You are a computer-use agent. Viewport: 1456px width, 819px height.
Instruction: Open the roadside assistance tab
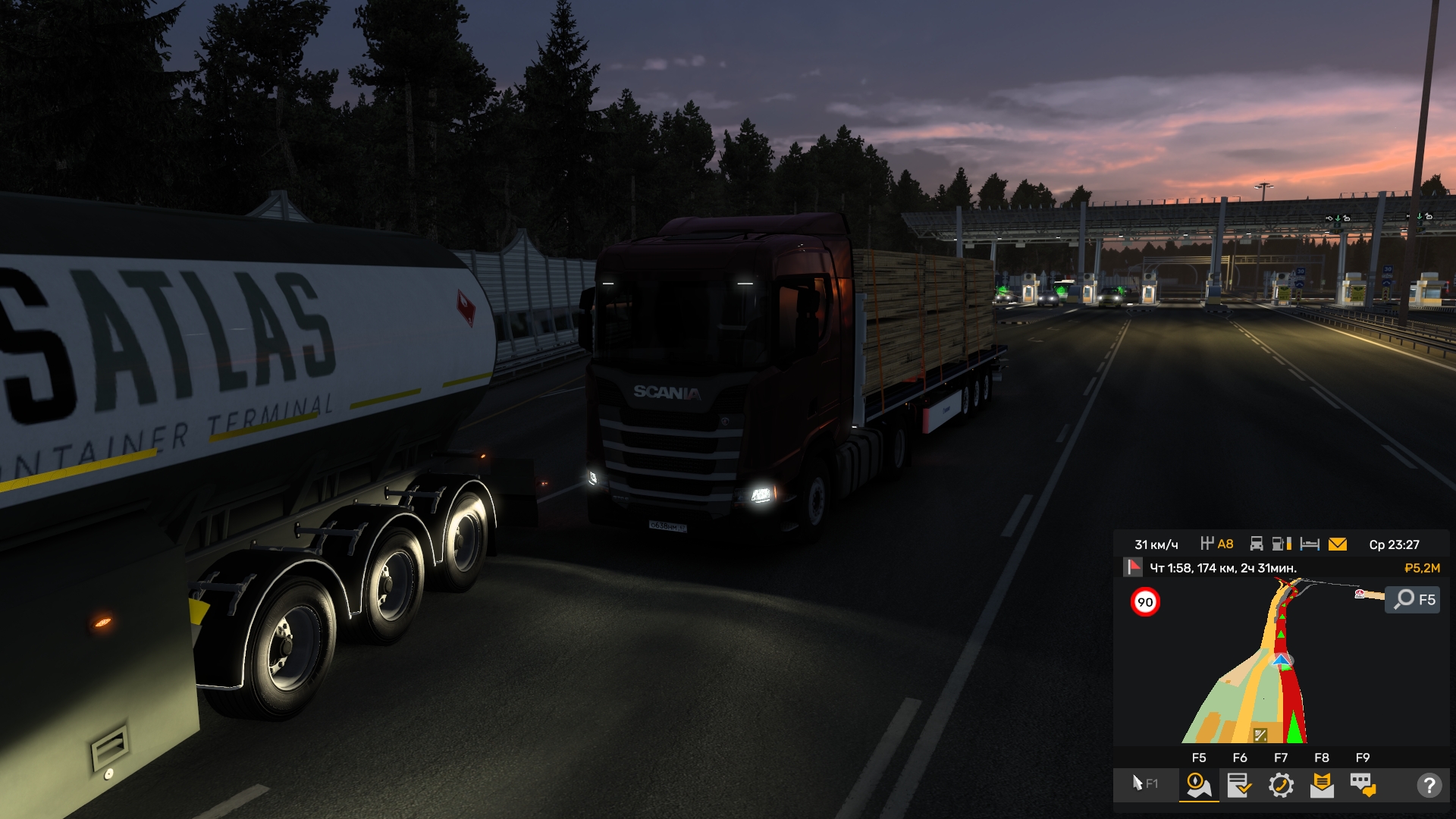(x=1281, y=785)
